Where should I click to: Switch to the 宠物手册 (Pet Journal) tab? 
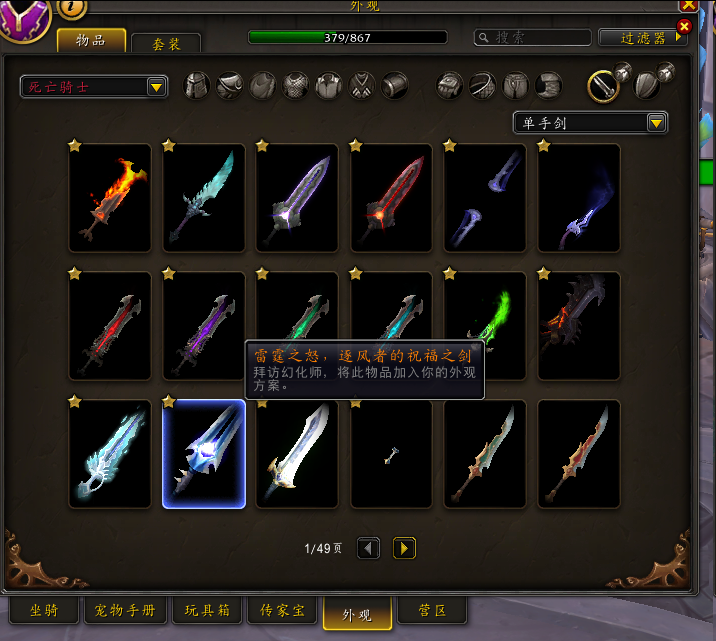(x=125, y=610)
